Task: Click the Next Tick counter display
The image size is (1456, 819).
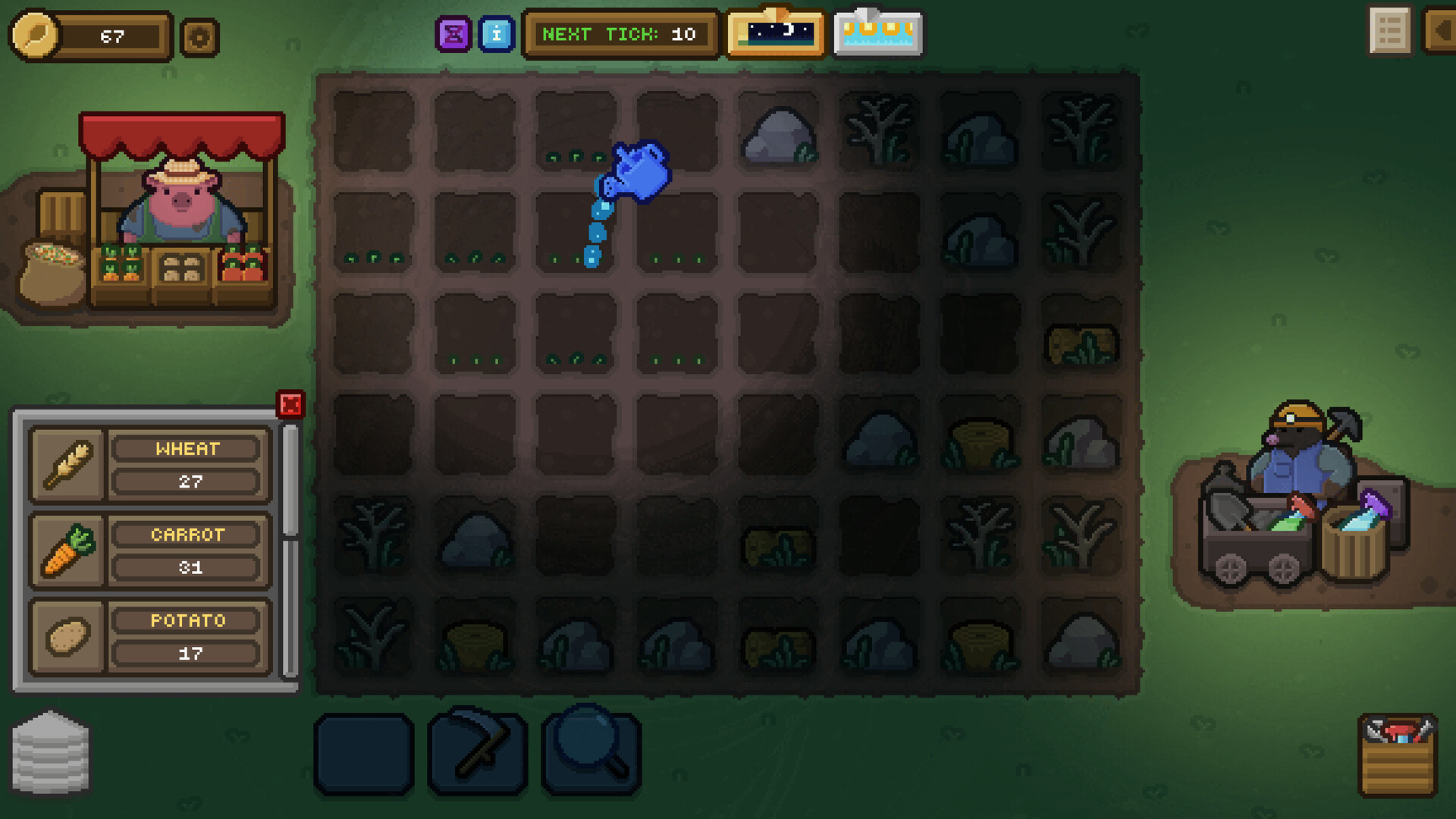Action: tap(620, 33)
